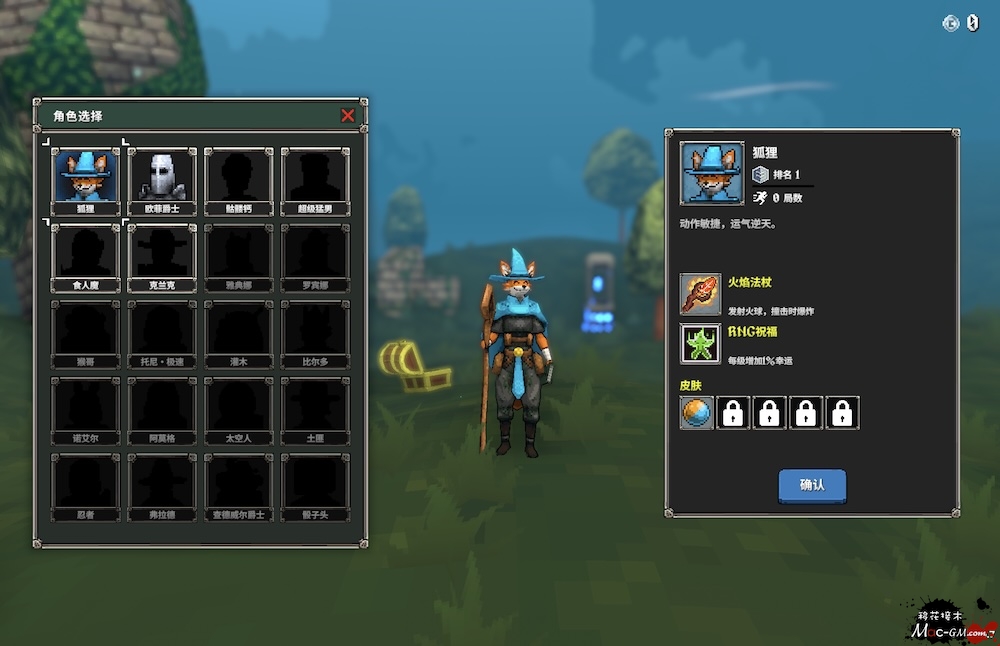
Task: Select the 狐狸 fox character tile
Action: click(85, 180)
